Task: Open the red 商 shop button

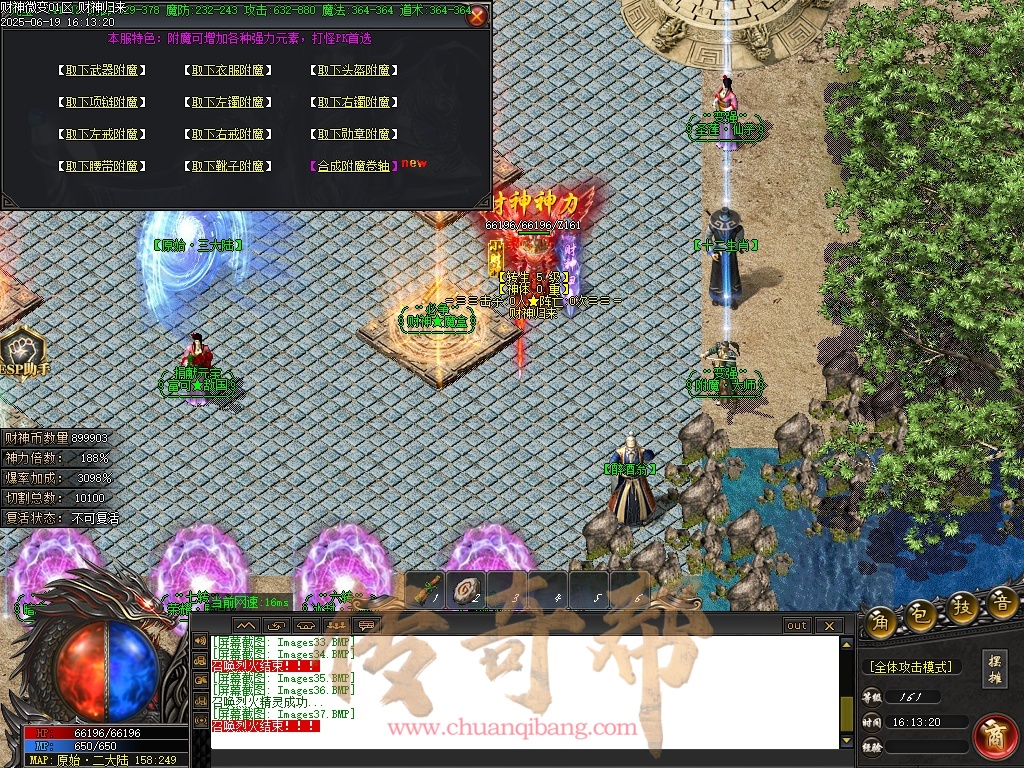Action: pyautogui.click(x=995, y=735)
